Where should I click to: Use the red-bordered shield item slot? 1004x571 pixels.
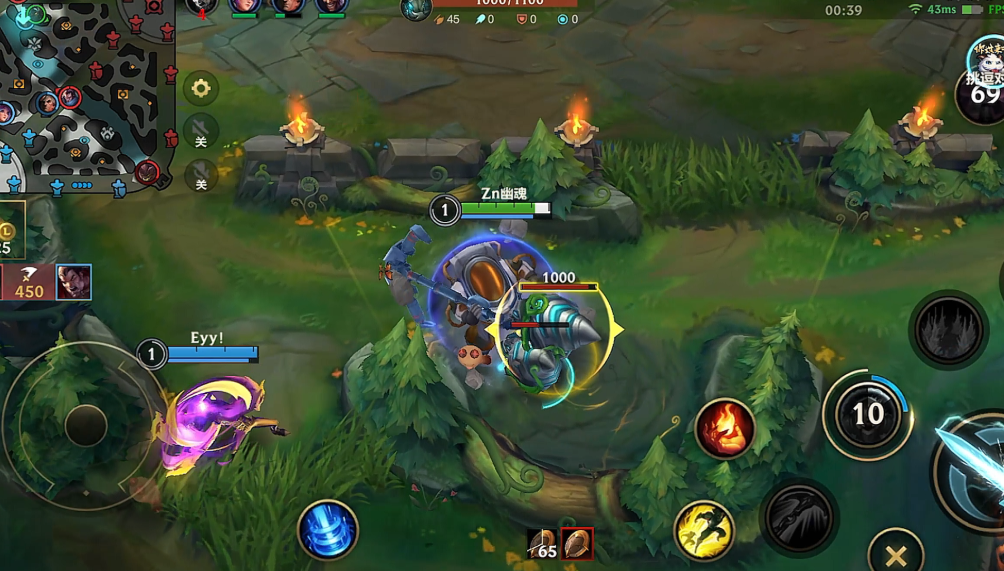point(577,544)
